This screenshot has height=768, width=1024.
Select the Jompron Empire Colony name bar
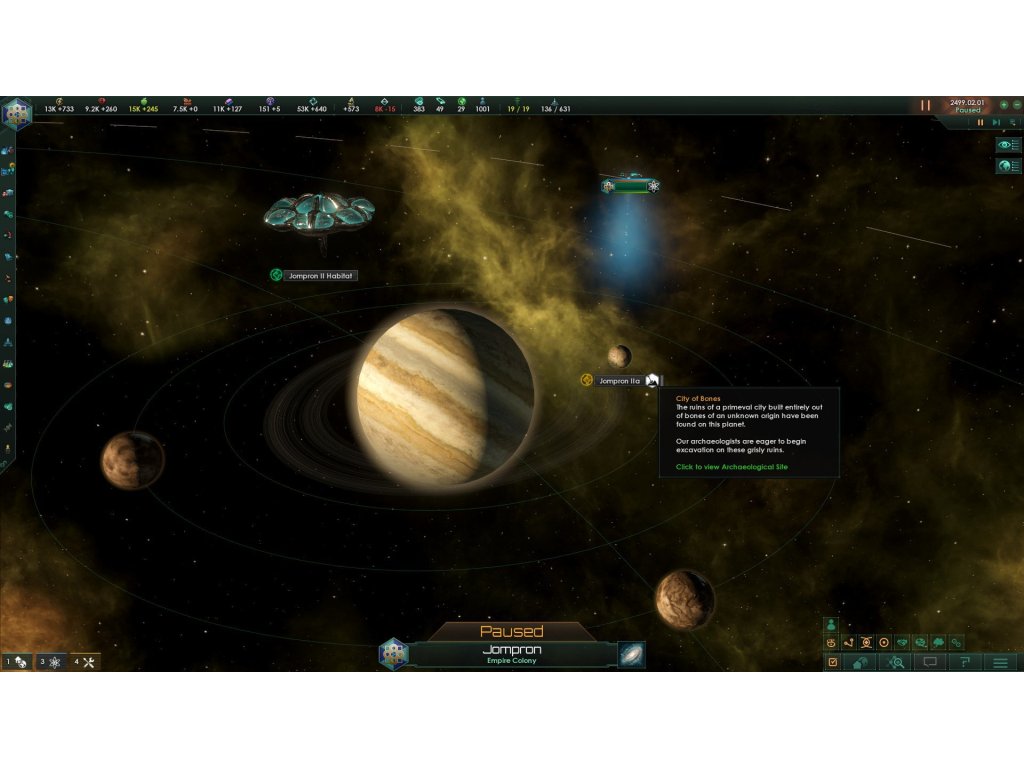(512, 654)
